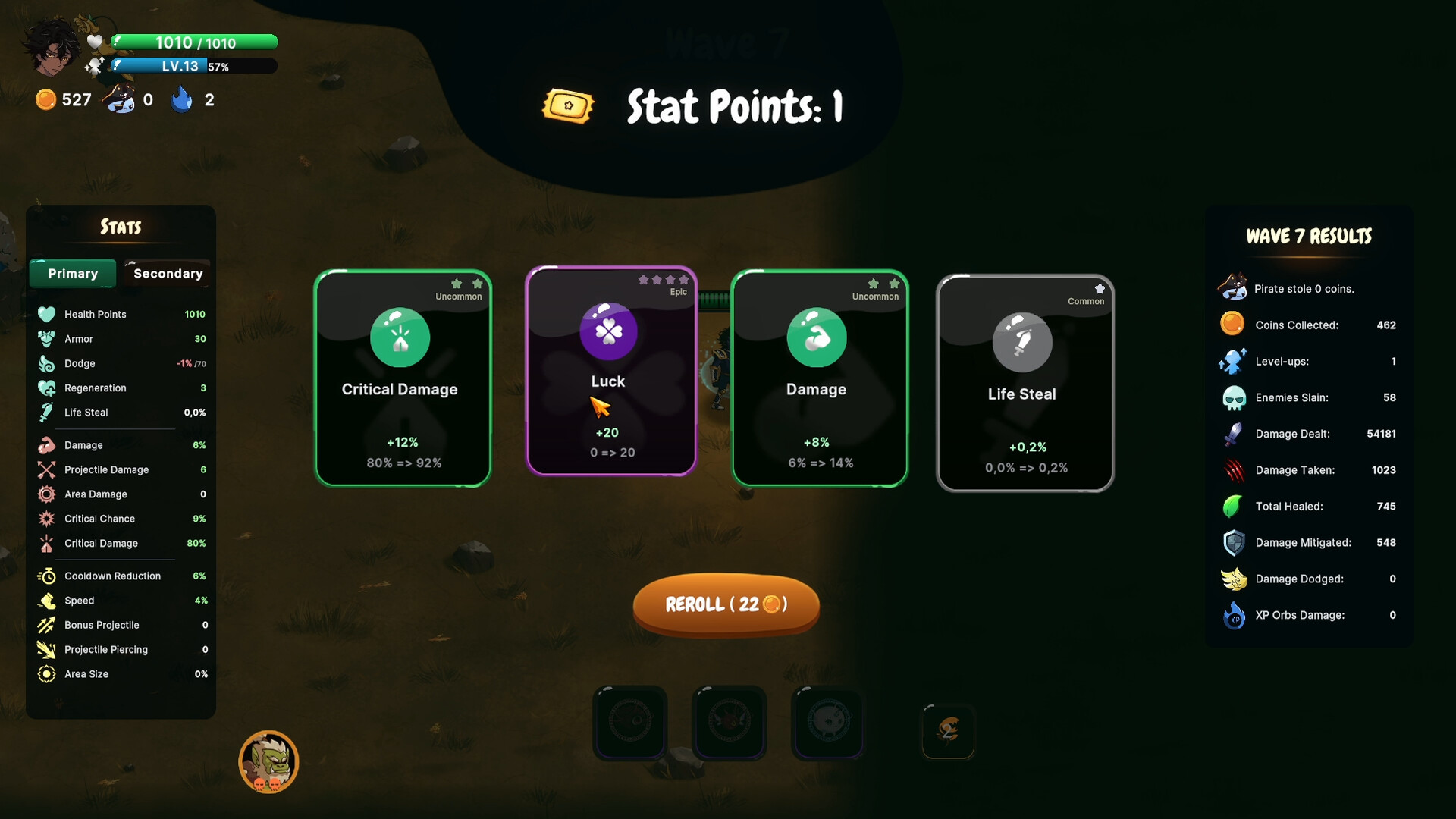Click the Cooldown Reduction stopwatch icon
Screen dimensions: 1456x819
click(x=47, y=576)
